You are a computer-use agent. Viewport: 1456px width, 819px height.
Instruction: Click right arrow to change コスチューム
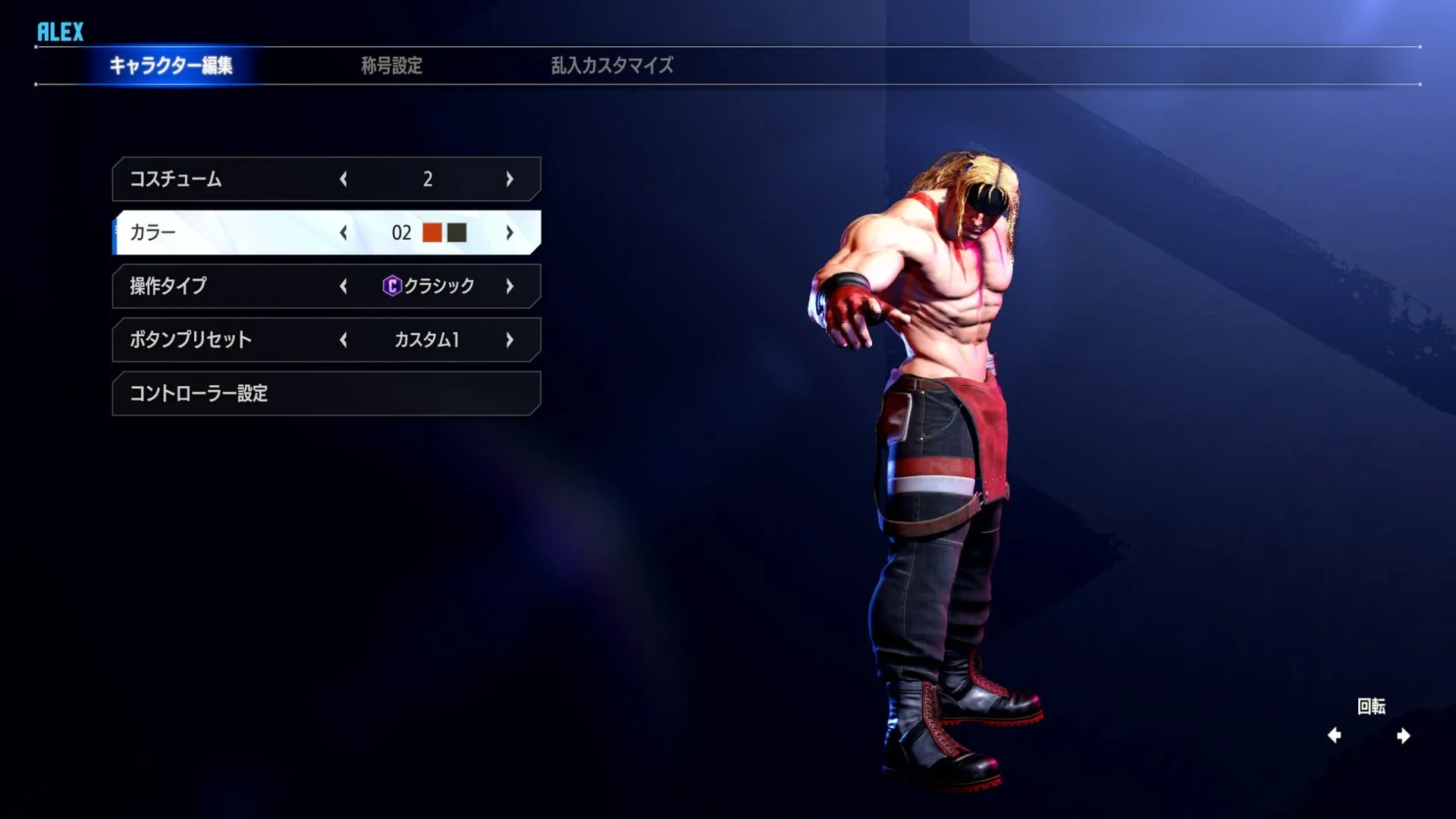point(510,179)
